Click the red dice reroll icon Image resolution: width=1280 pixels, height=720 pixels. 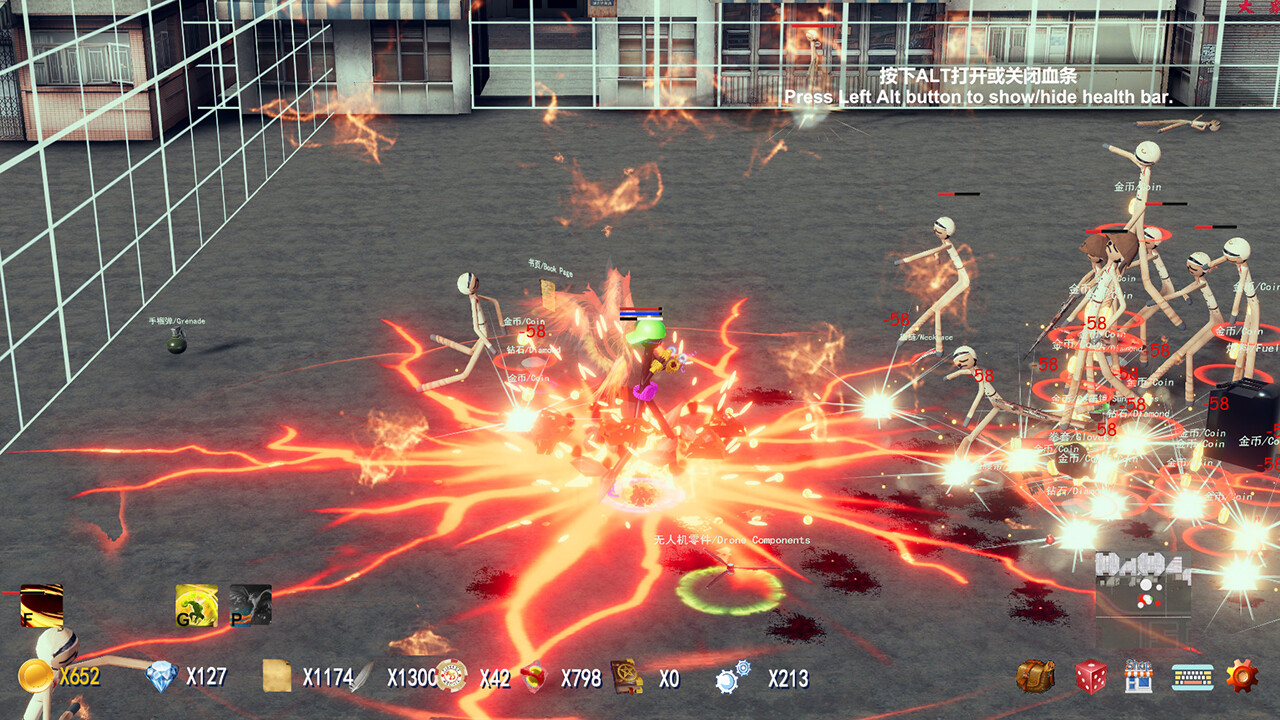click(1091, 677)
